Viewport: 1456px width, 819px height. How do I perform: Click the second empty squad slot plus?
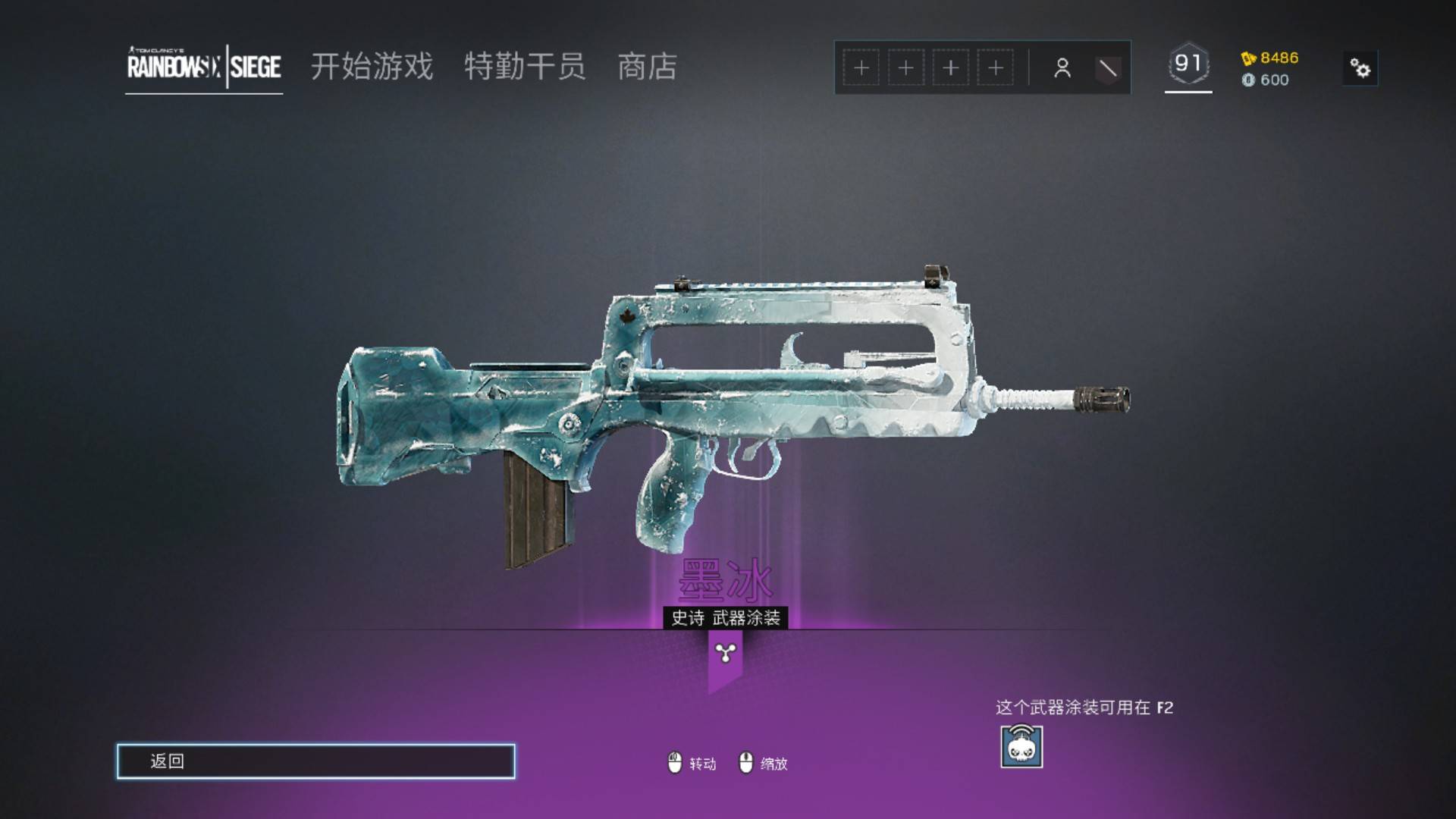[905, 67]
